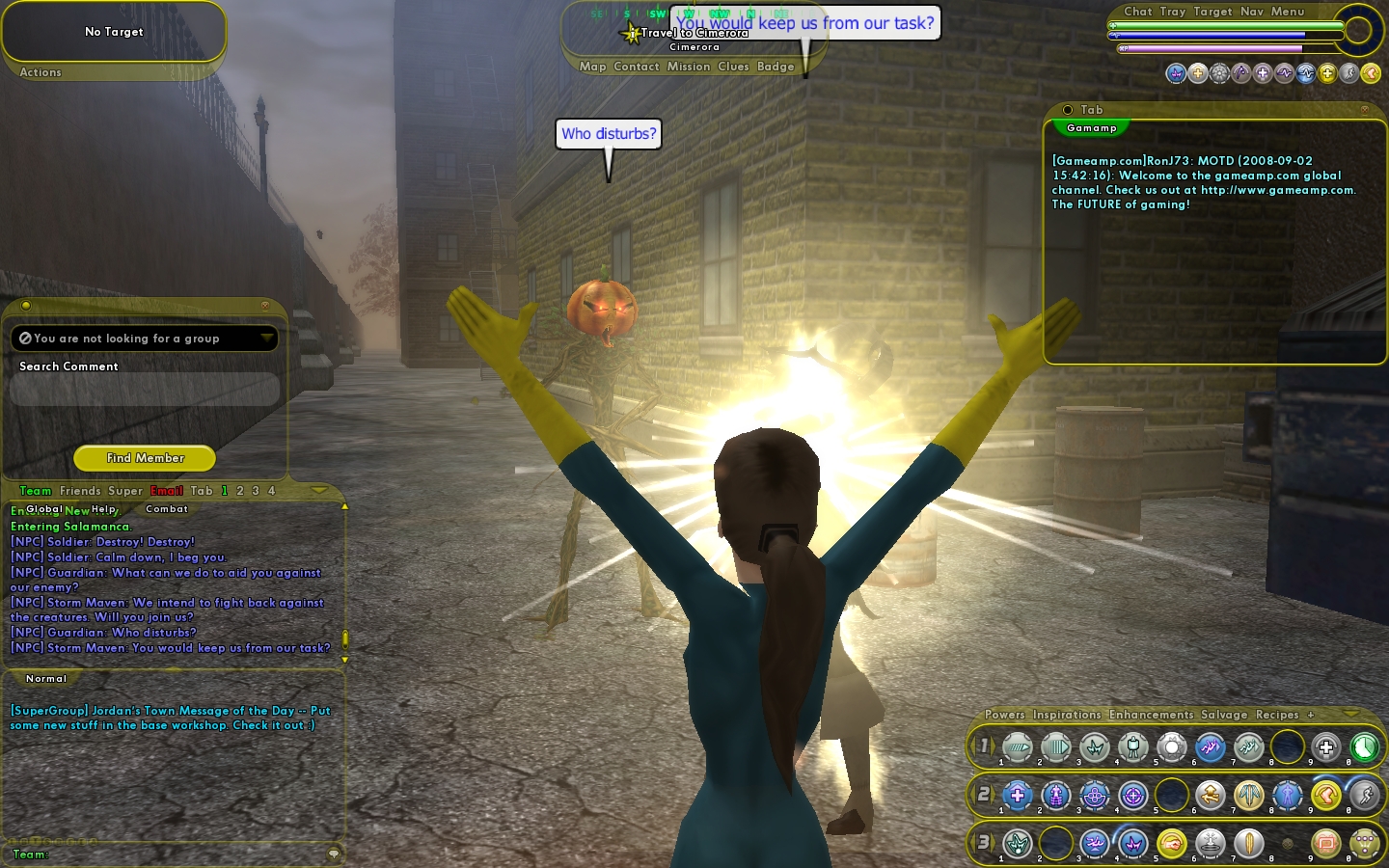Screen dimensions: 1389x868
Task: Close the Gamamp chat window
Action: (x=1364, y=110)
